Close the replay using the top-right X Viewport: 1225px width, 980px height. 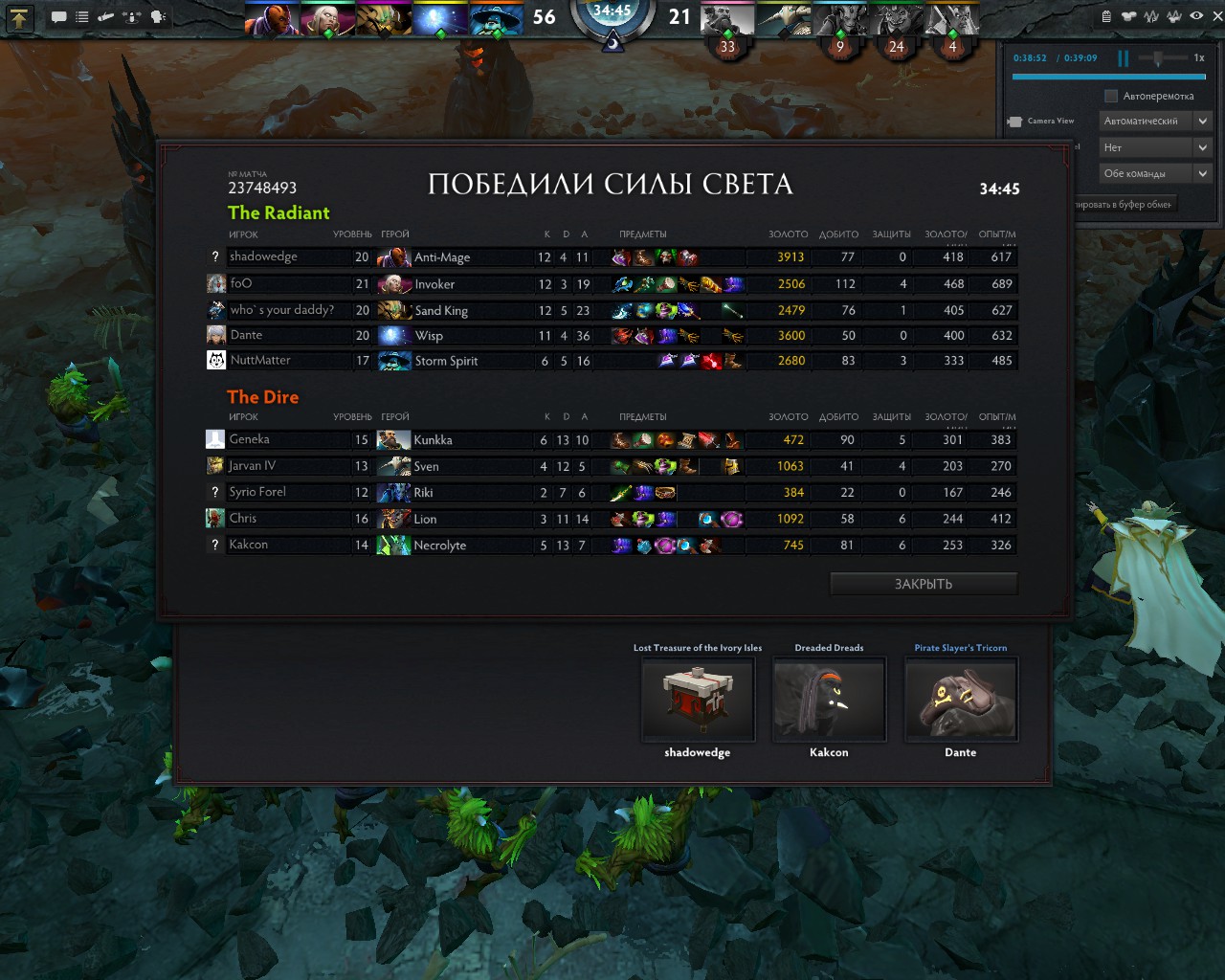(x=1217, y=16)
